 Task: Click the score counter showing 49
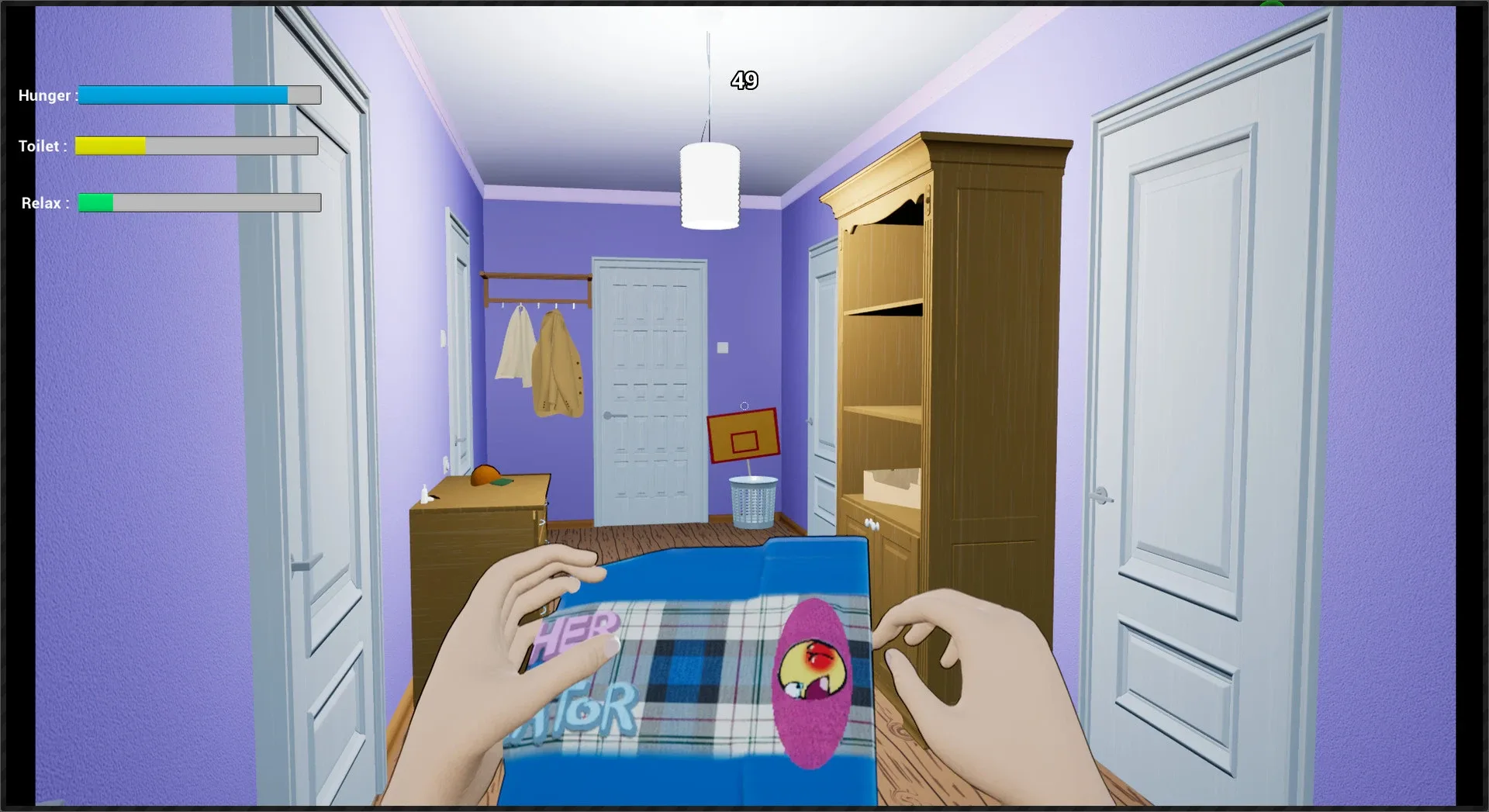pos(744,79)
